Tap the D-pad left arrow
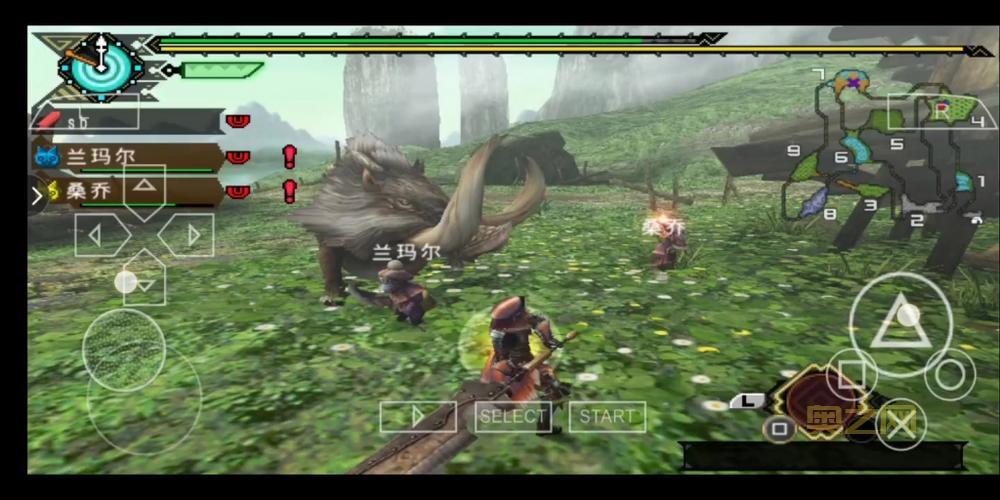Screen dimensions: 1000x500 97,236
